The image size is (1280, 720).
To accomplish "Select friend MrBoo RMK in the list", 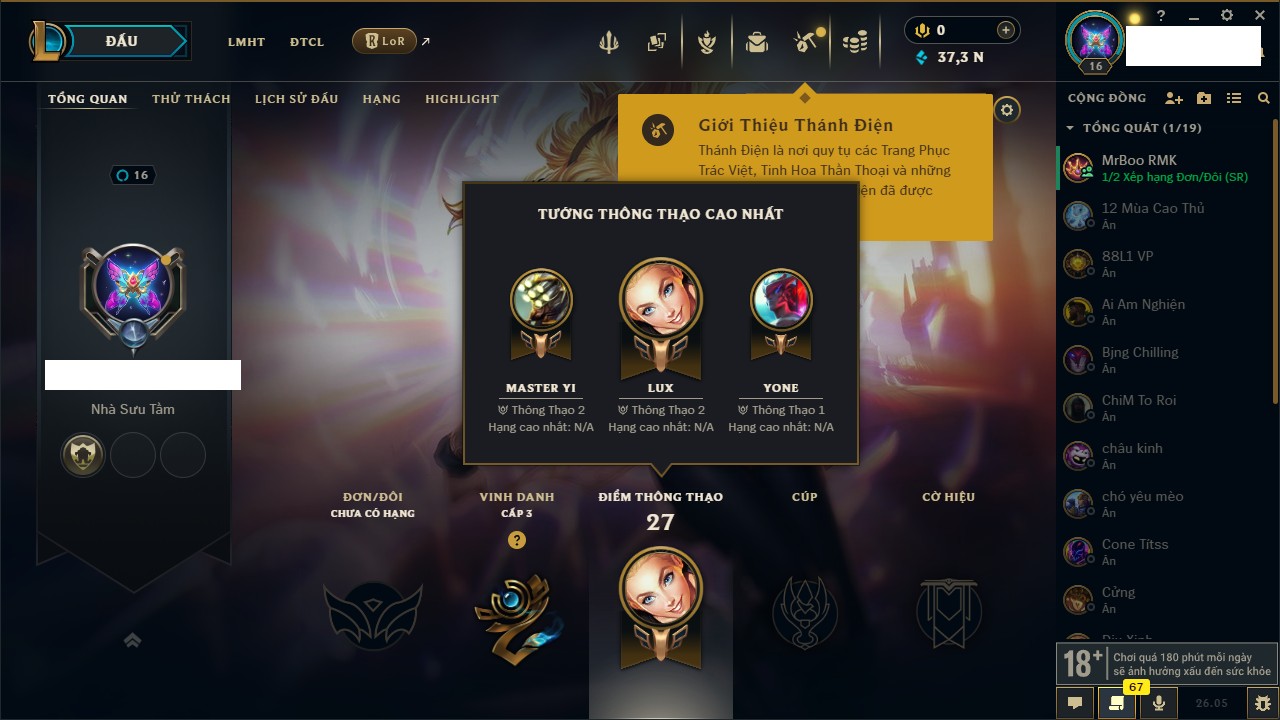I will 1139,160.
